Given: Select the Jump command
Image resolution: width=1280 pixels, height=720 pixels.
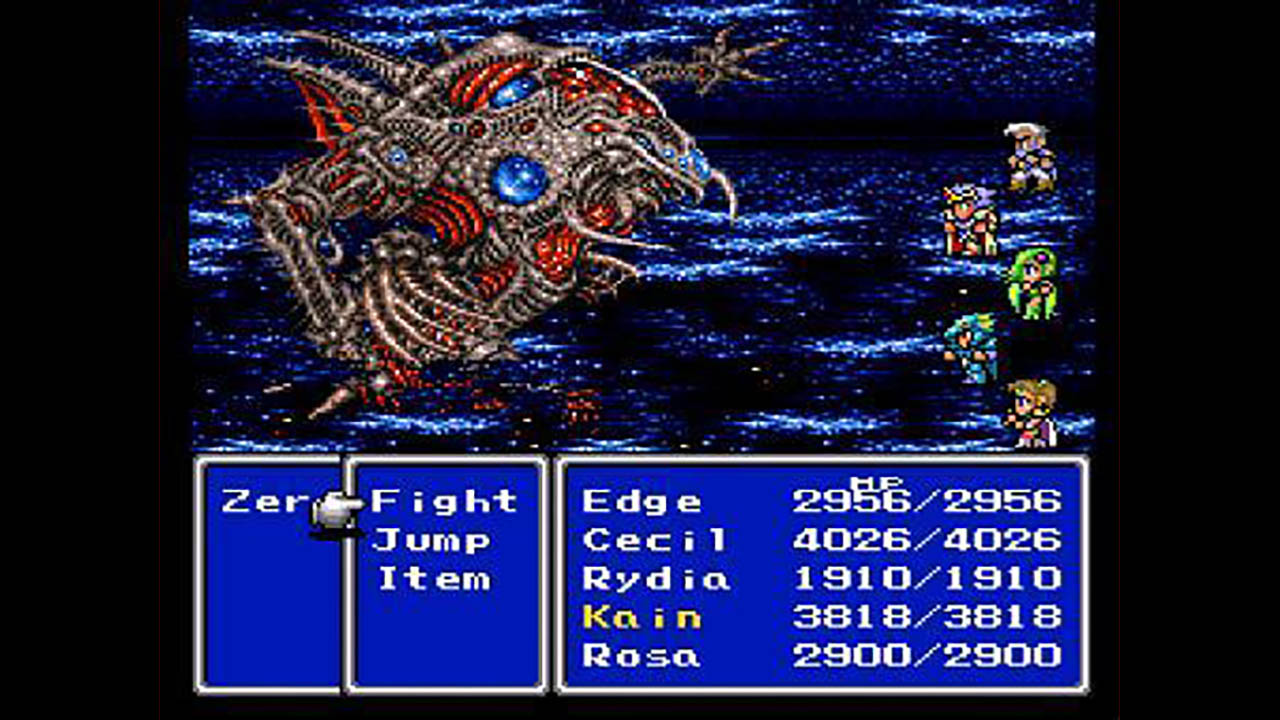Looking at the screenshot, I should 432,541.
